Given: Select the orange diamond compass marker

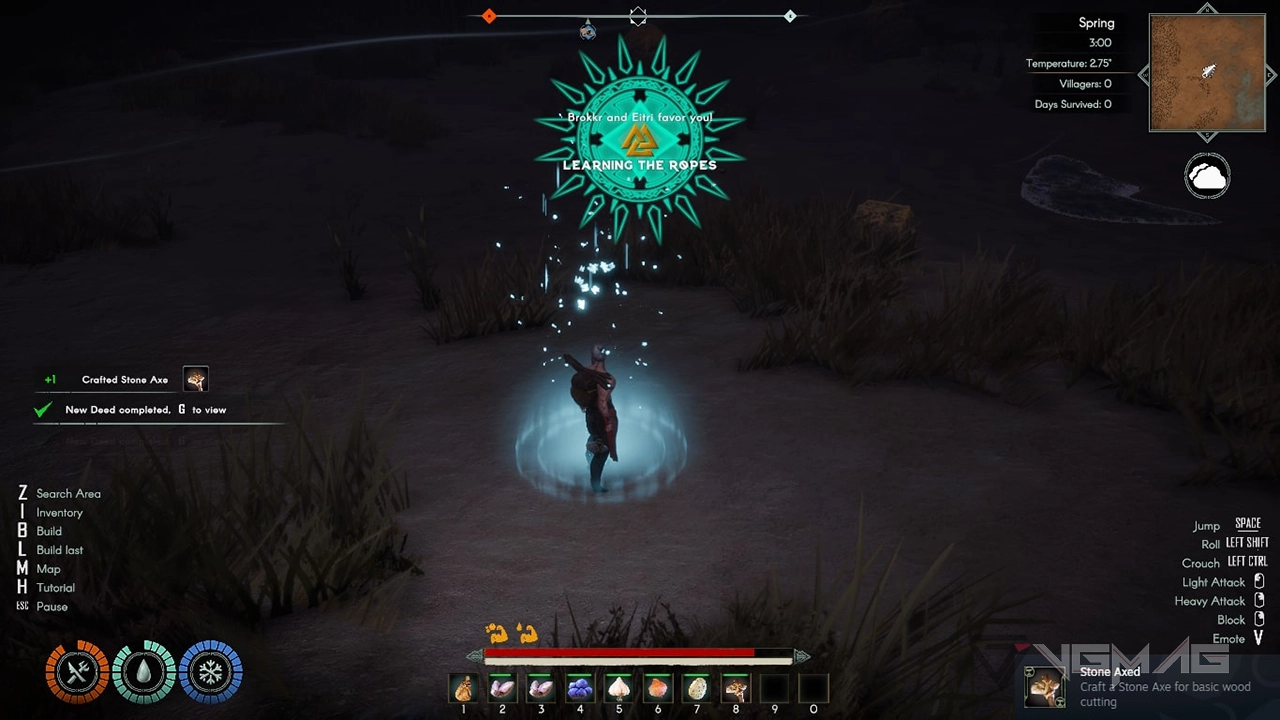Looking at the screenshot, I should [x=489, y=16].
